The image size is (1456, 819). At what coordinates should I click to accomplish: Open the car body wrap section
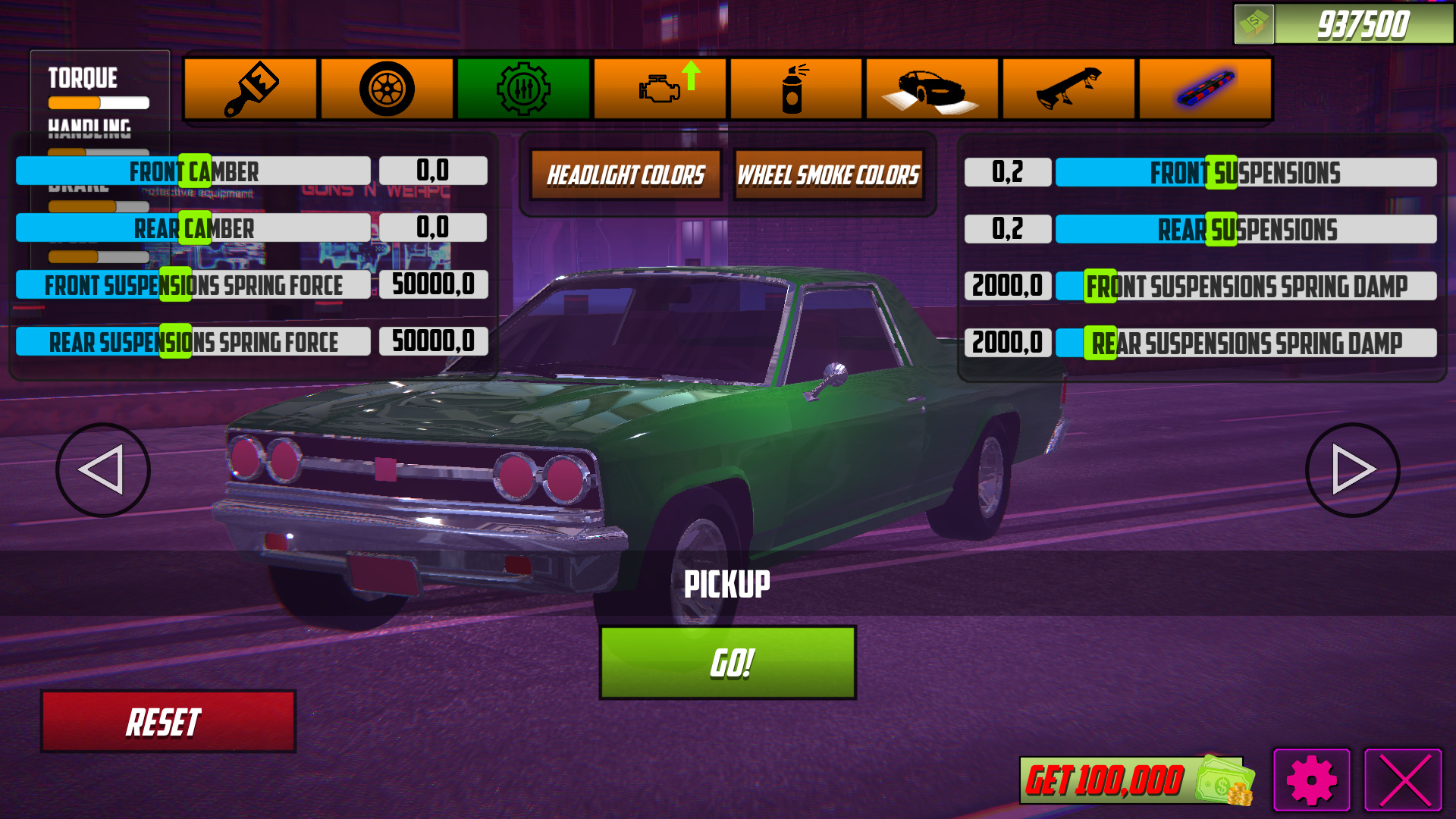click(x=933, y=89)
